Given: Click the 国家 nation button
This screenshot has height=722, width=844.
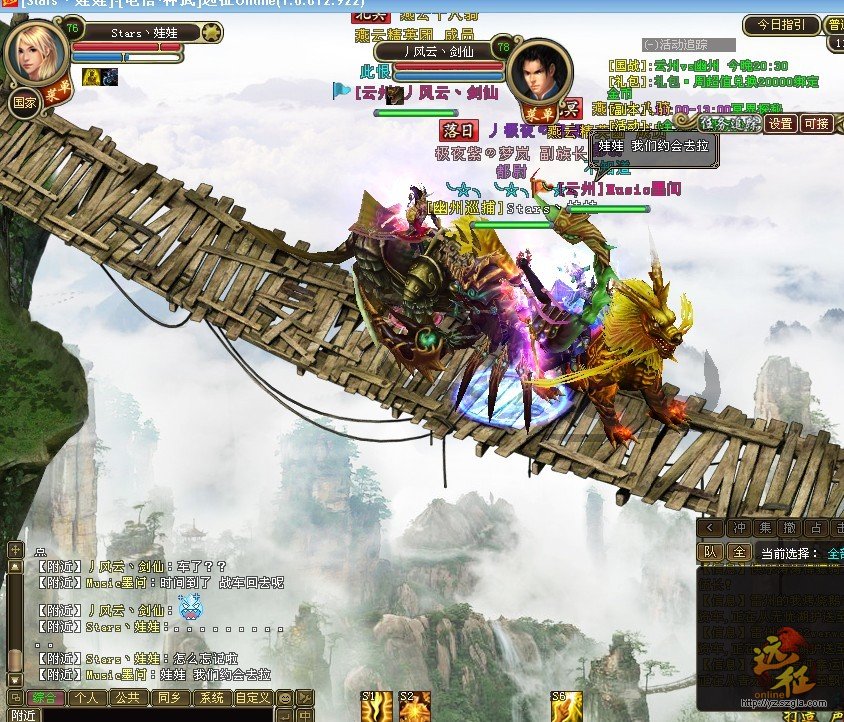Looking at the screenshot, I should [x=24, y=102].
